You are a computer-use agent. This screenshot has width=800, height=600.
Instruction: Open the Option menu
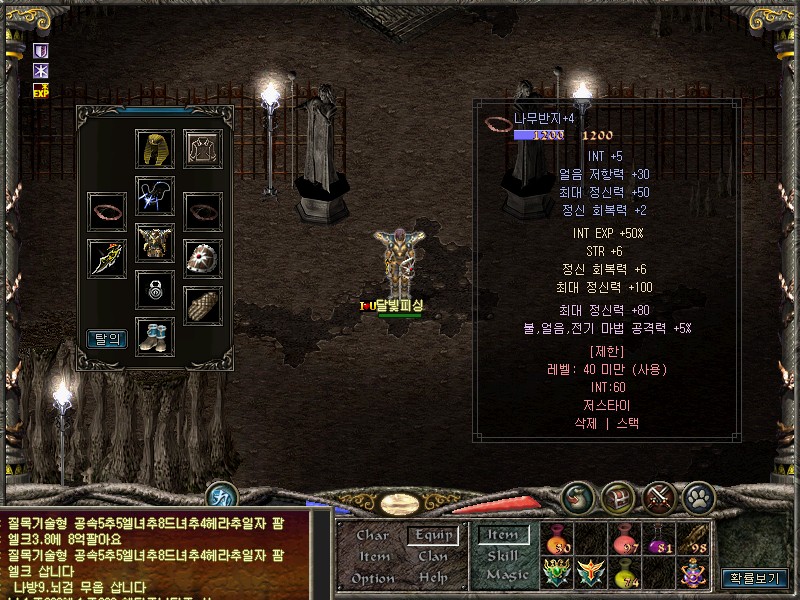pyautogui.click(x=372, y=578)
